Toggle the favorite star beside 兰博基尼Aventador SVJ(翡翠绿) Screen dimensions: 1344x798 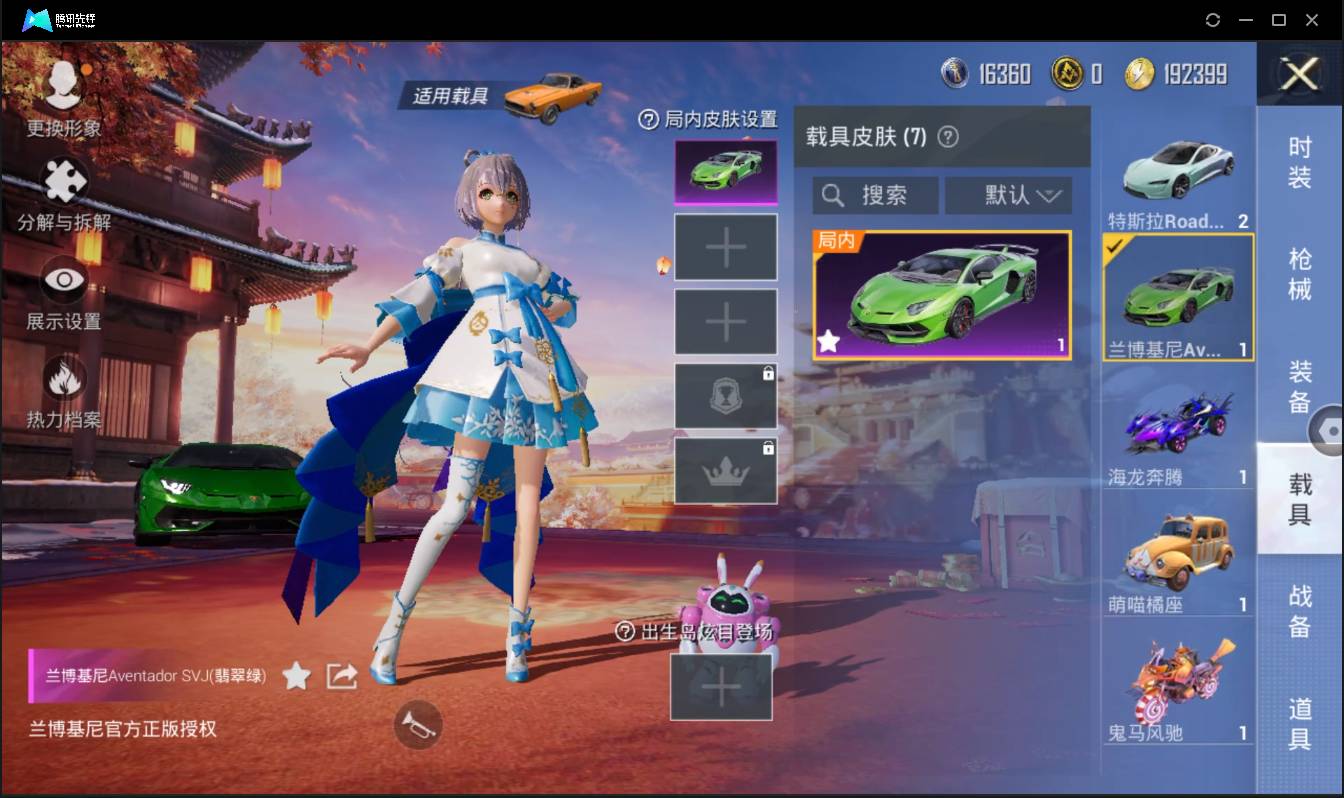(x=296, y=675)
